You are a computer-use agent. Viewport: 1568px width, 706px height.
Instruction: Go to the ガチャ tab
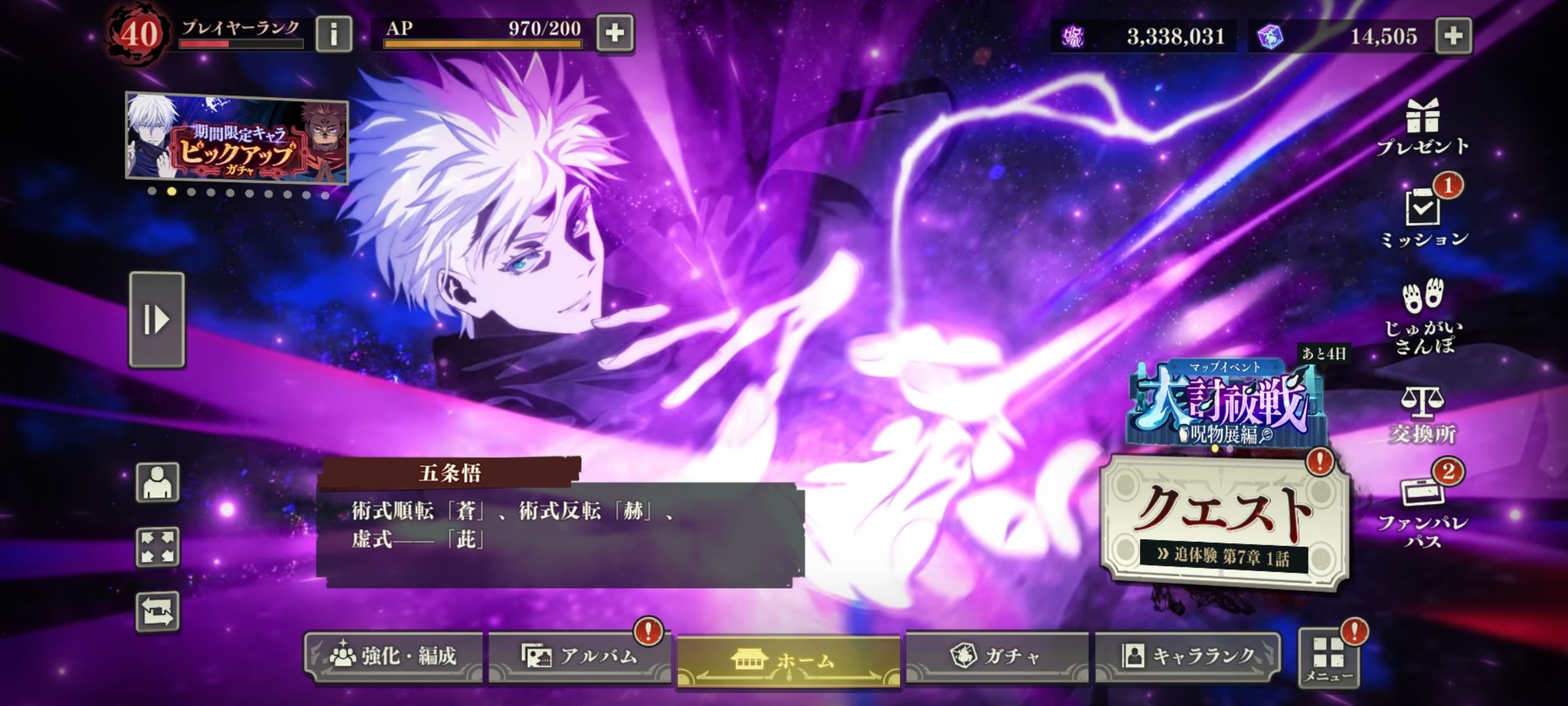pyautogui.click(x=996, y=656)
